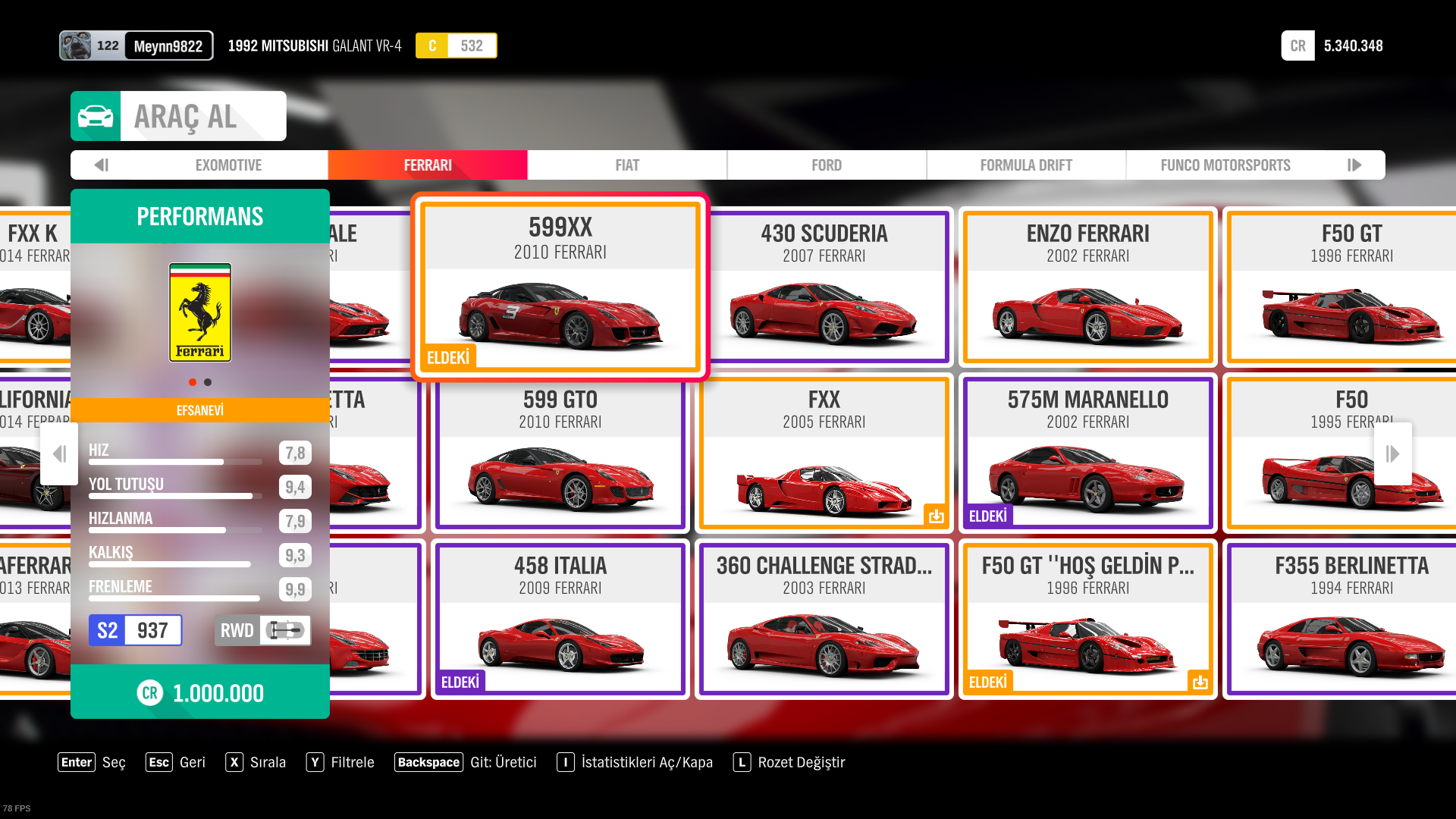Select the 575M Maranello 2002 Ferrari
This screenshot has width=1456, height=819.
1087,453
